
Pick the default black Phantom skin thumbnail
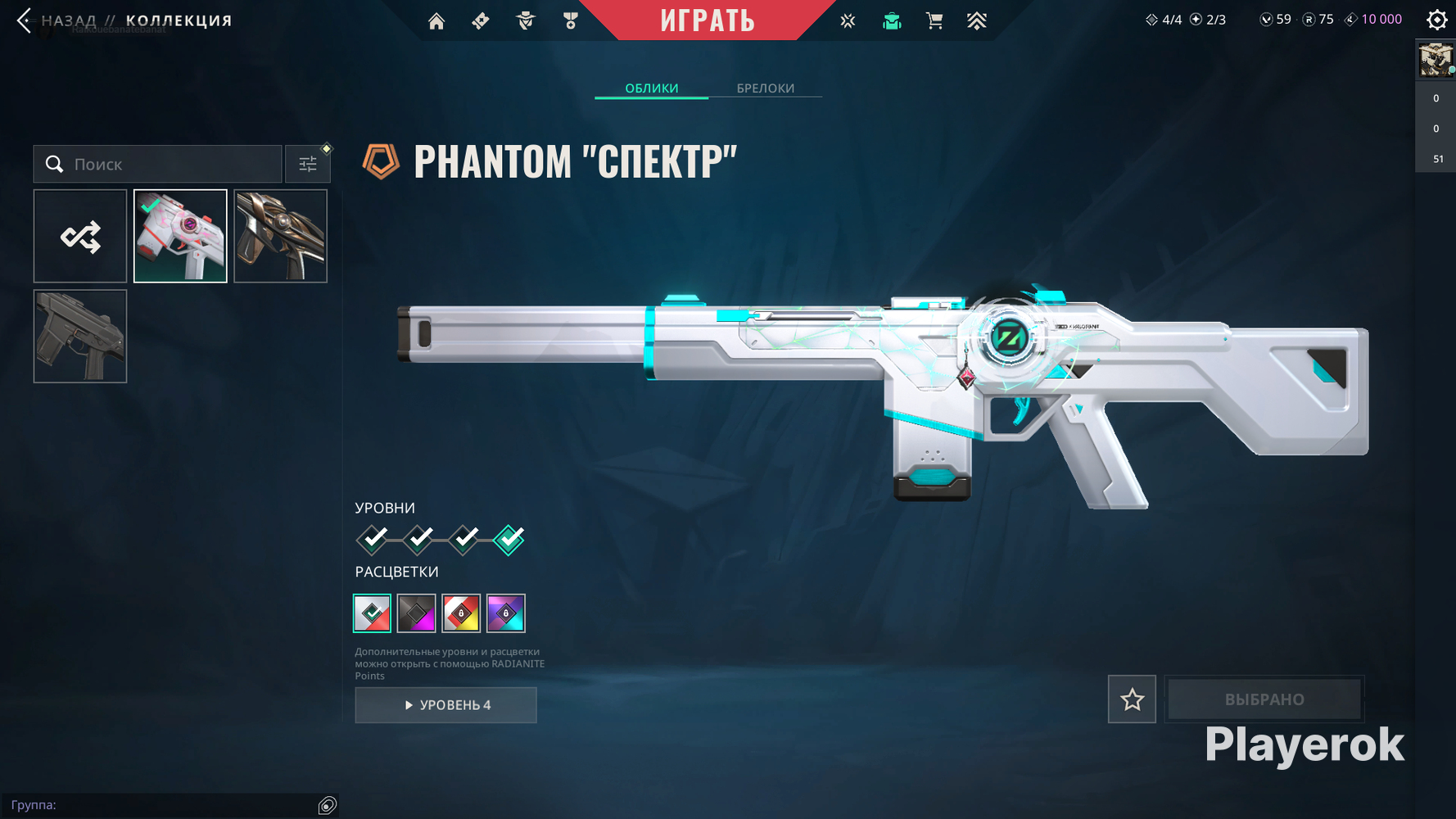click(80, 337)
